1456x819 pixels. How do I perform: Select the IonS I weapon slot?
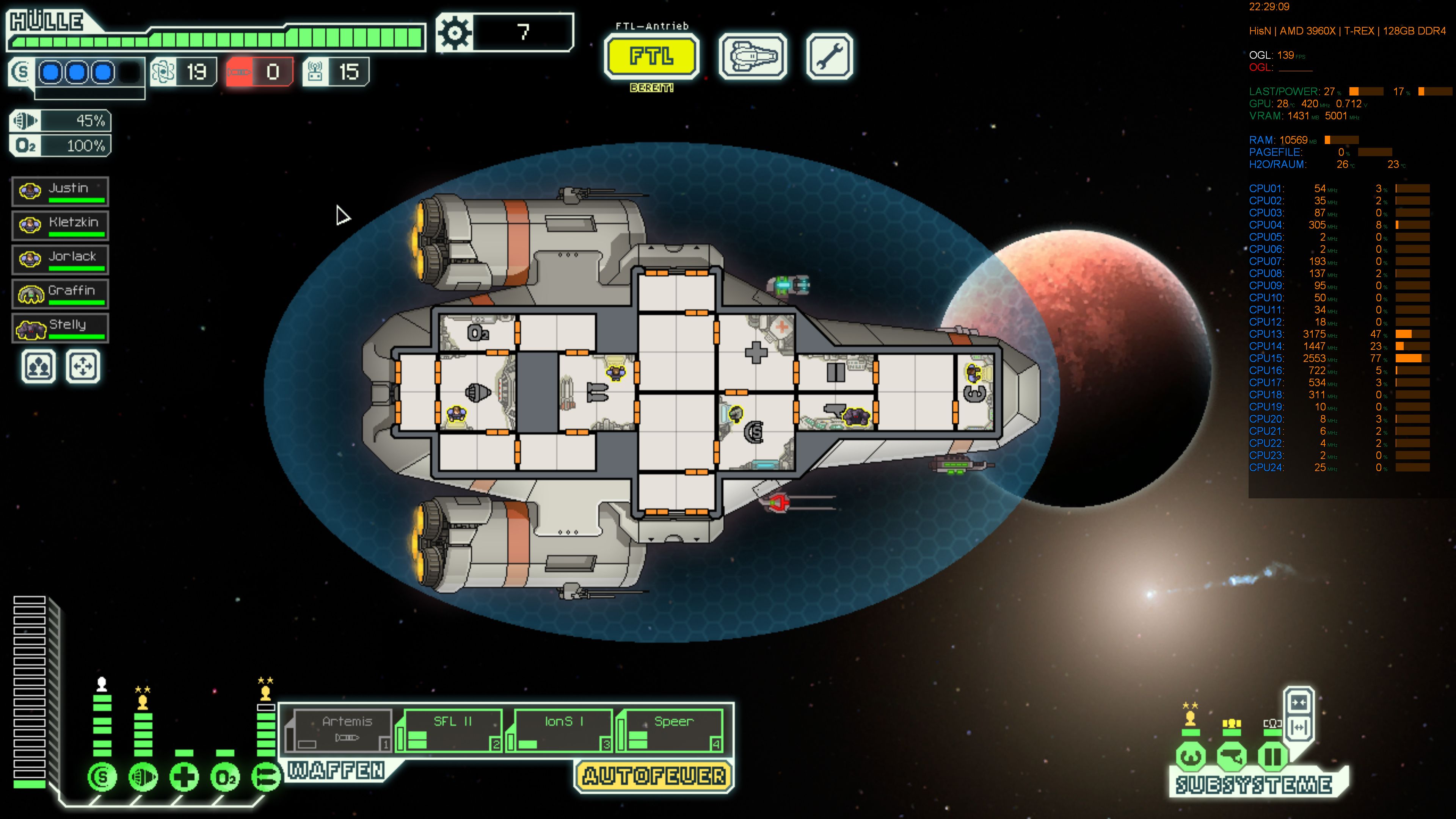[x=560, y=730]
